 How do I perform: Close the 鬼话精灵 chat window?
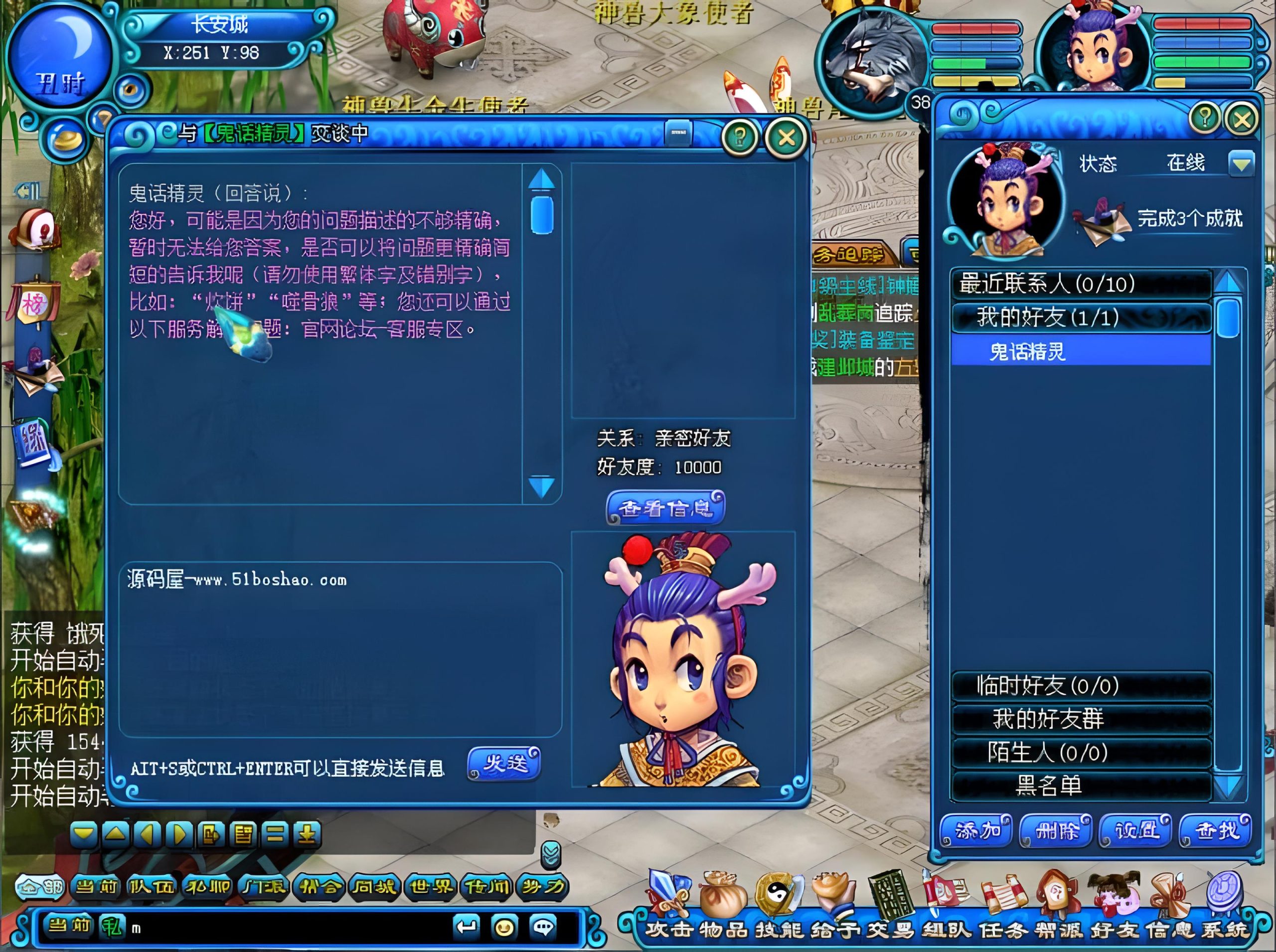point(786,138)
